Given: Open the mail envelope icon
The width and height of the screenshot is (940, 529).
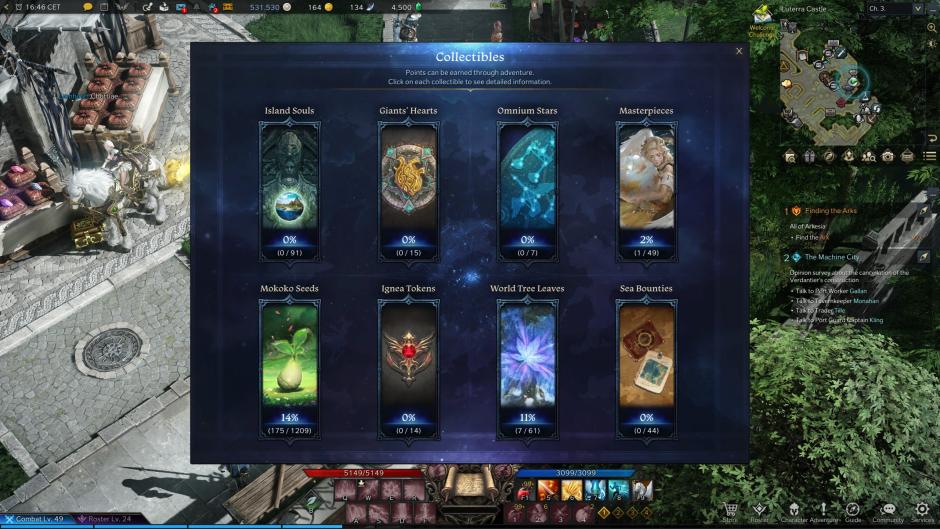Looking at the screenshot, I should [x=907, y=156].
